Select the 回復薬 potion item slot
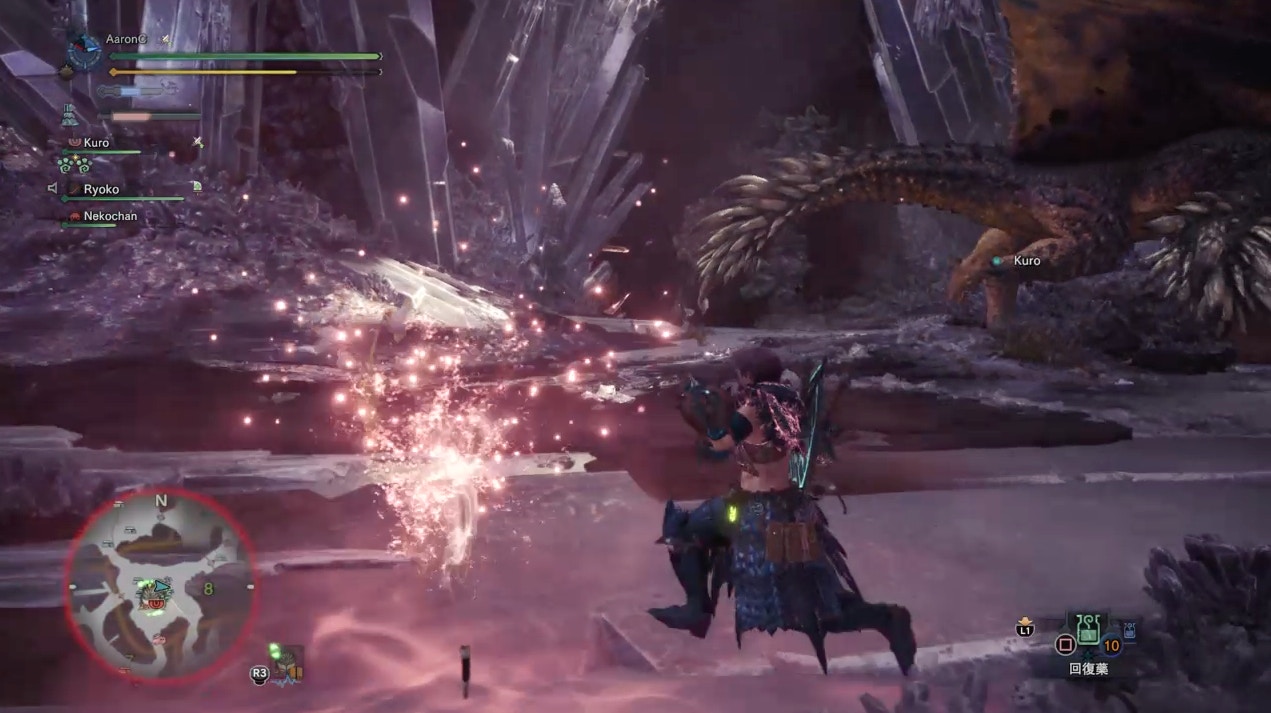 pos(1087,630)
